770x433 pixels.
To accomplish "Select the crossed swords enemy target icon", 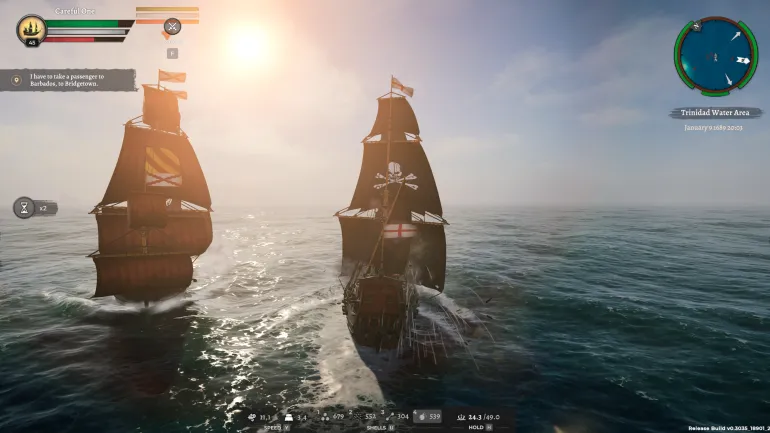I will click(x=172, y=27).
